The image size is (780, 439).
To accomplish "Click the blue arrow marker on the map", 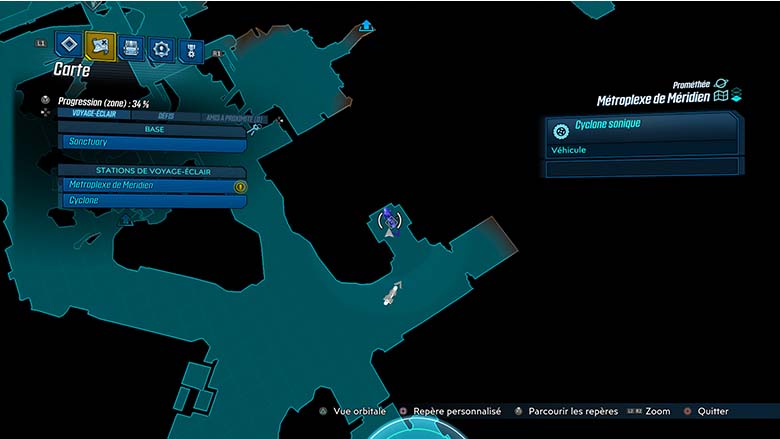I will point(367,25).
